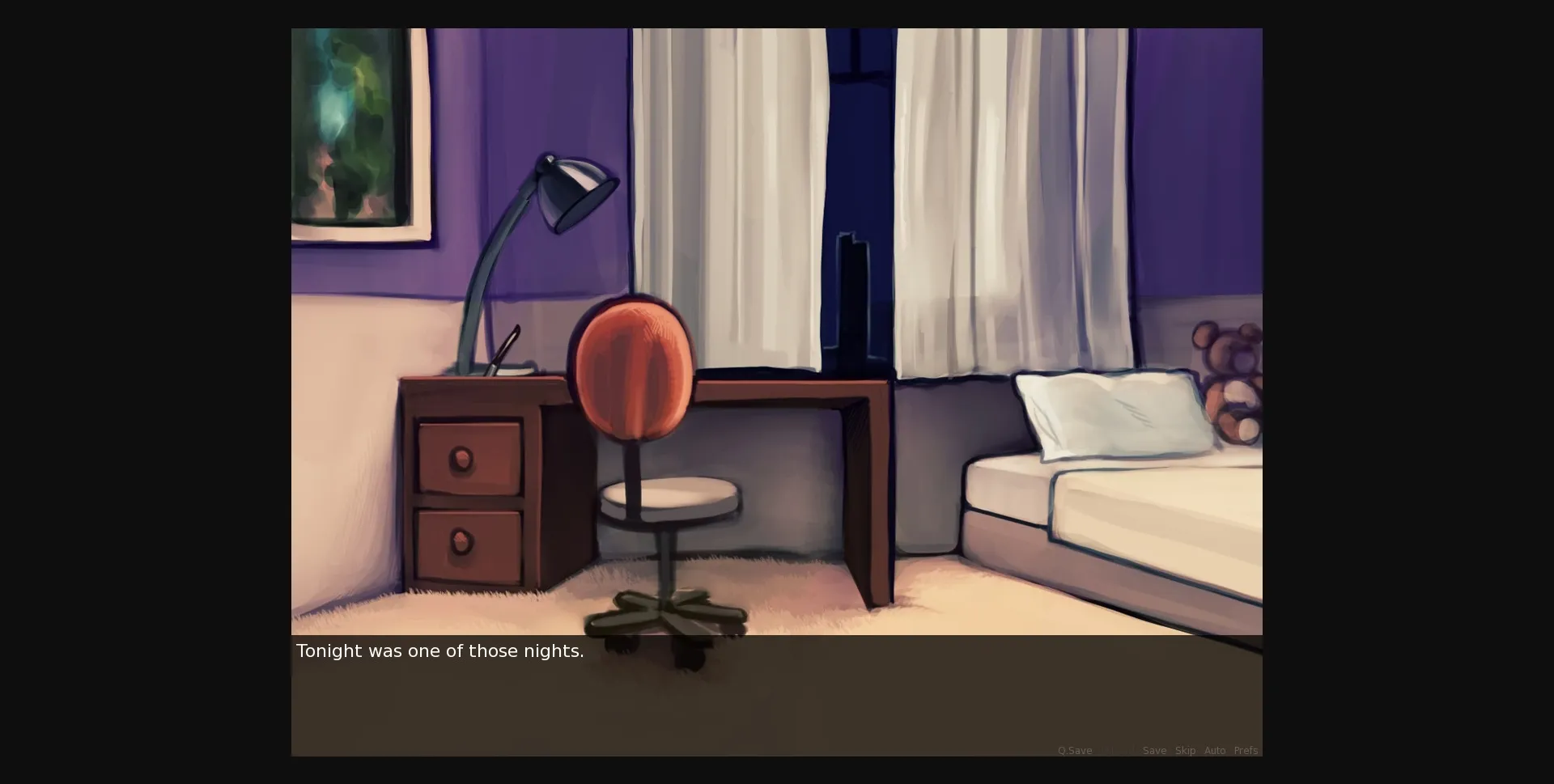Screen dimensions: 1554x784
Task: Click the quick menu bar at the bottom
Action: click(1157, 751)
